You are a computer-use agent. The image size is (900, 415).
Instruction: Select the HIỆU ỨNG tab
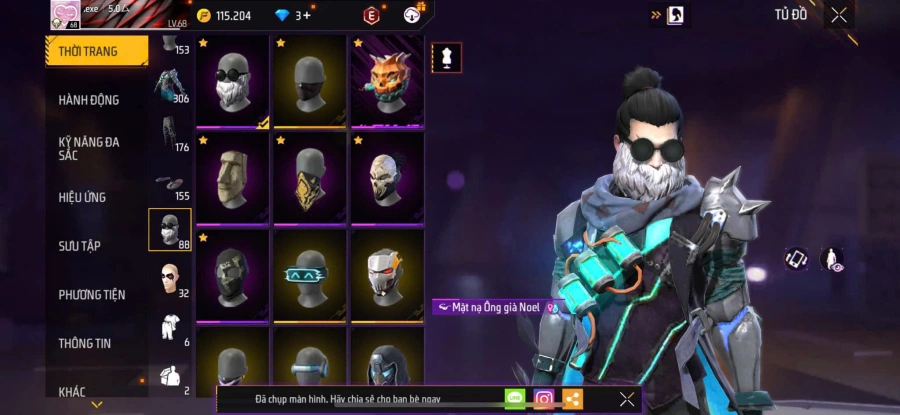82,197
